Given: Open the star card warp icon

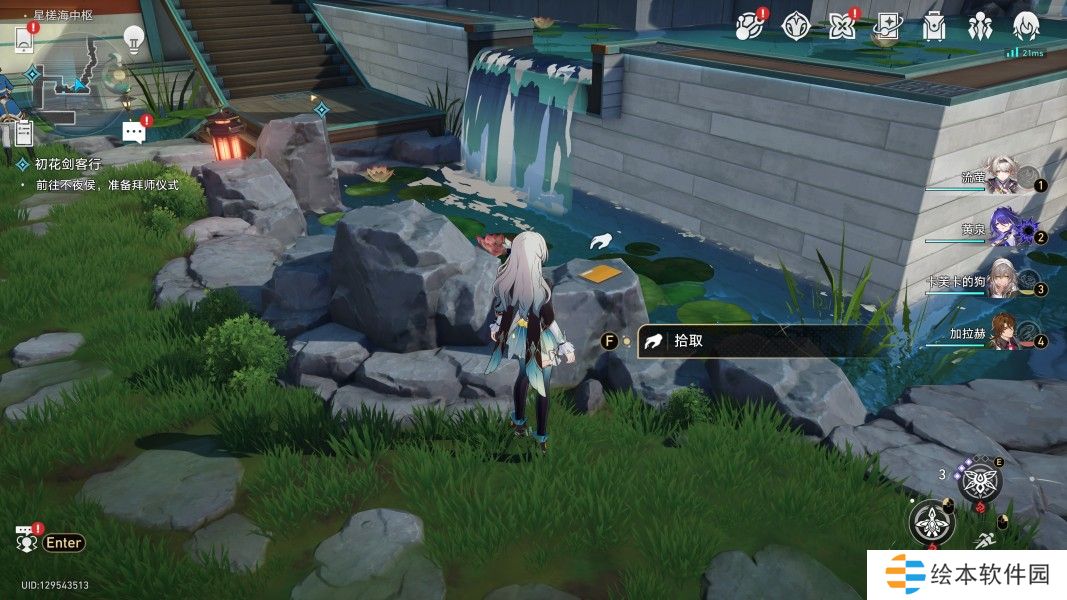Looking at the screenshot, I should click(x=887, y=26).
